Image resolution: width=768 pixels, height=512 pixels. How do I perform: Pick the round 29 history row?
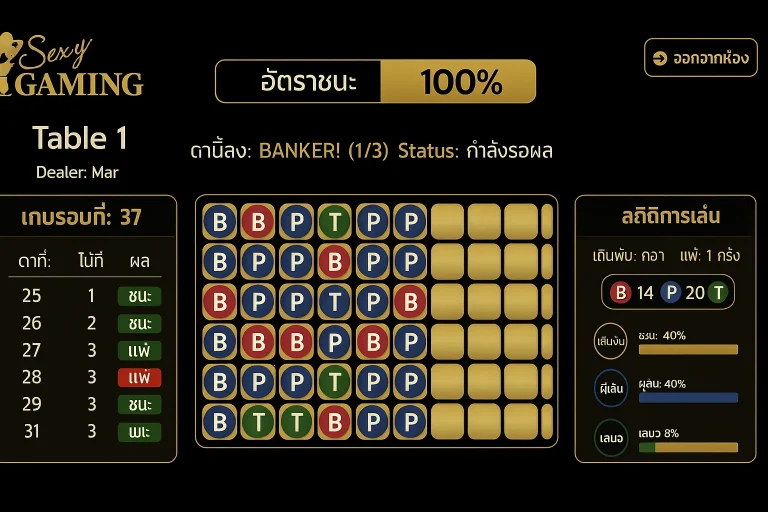(x=88, y=404)
